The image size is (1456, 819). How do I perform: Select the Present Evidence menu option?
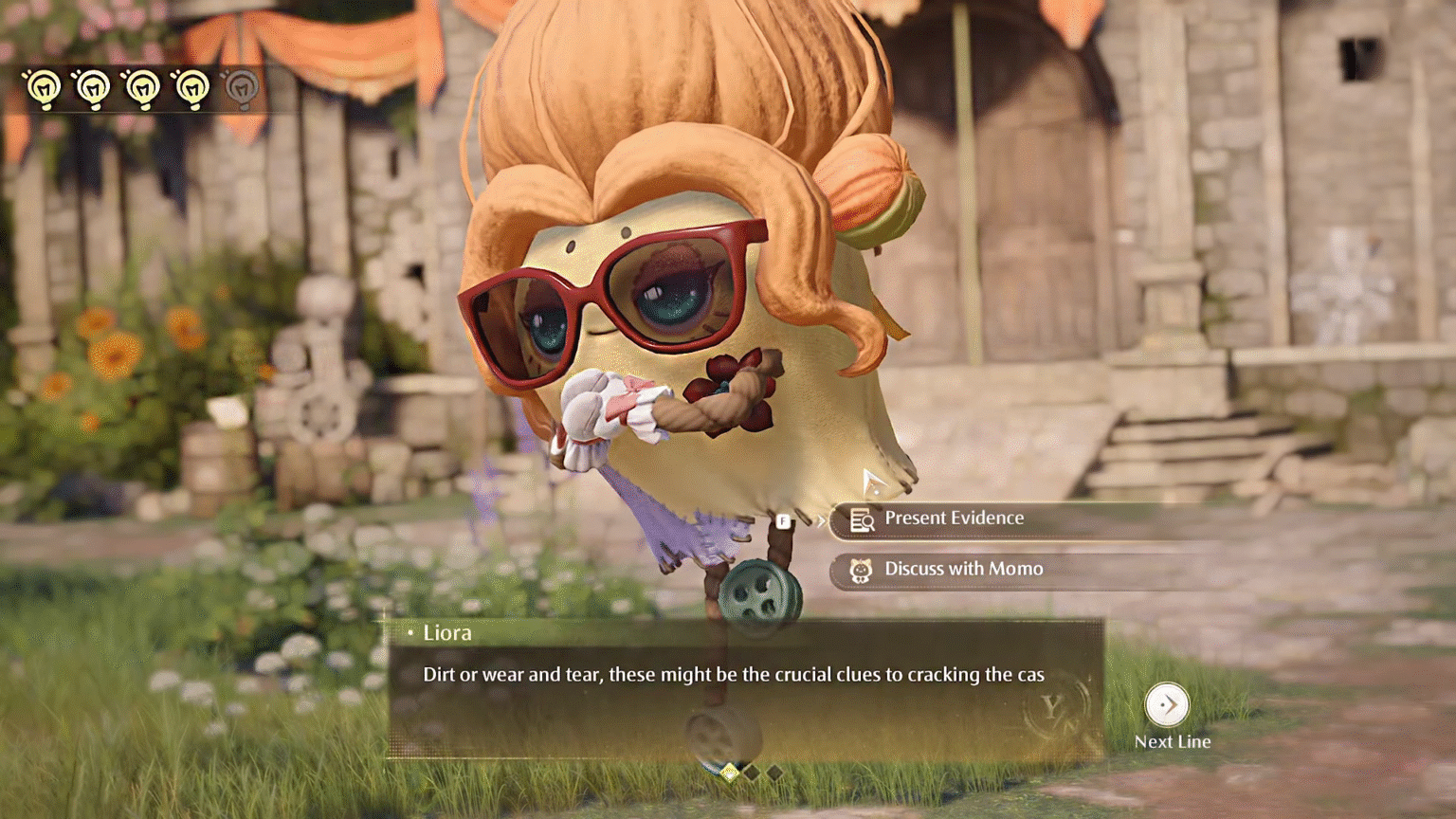953,518
